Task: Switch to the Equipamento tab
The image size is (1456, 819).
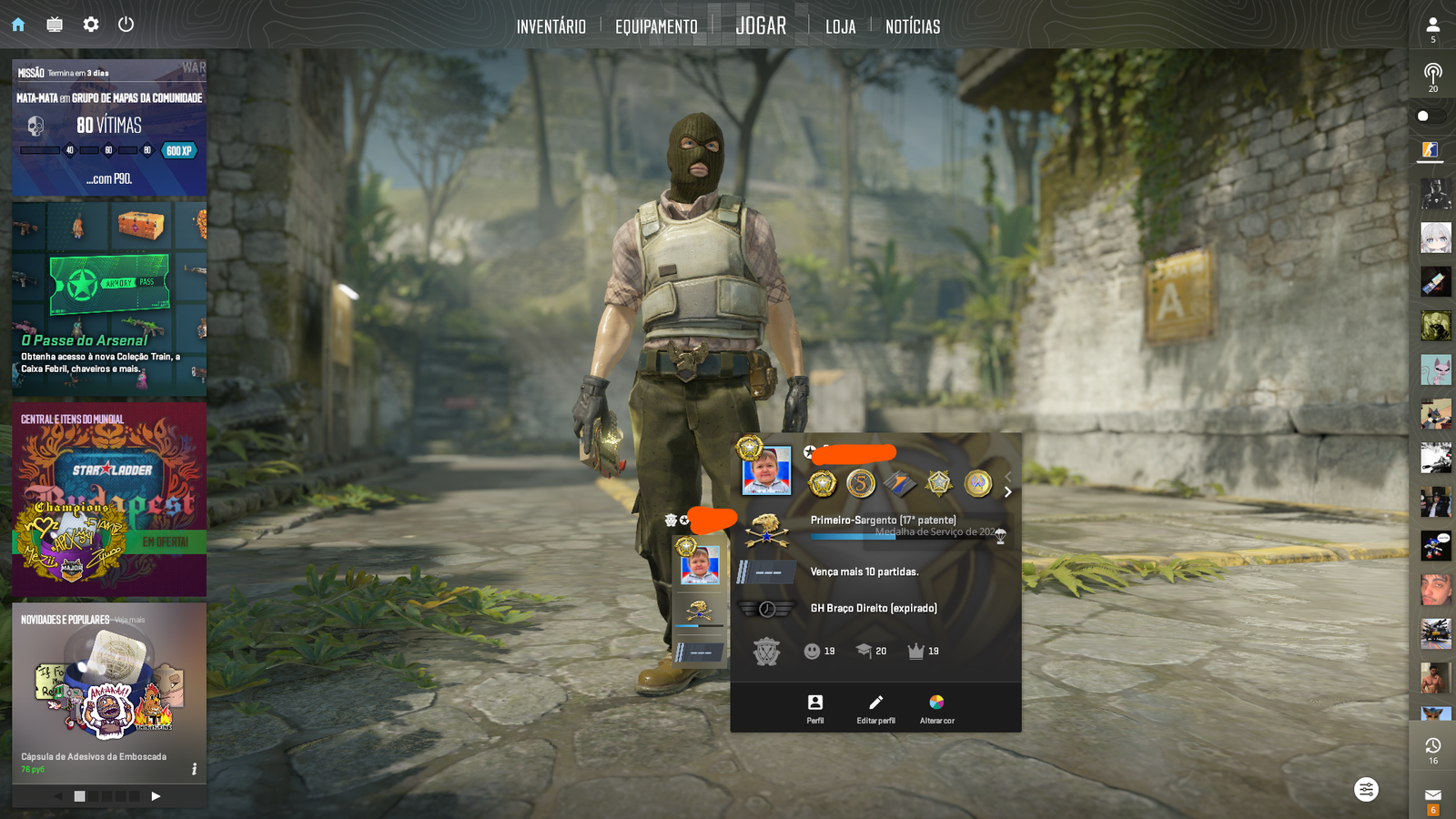Action: coord(656,26)
